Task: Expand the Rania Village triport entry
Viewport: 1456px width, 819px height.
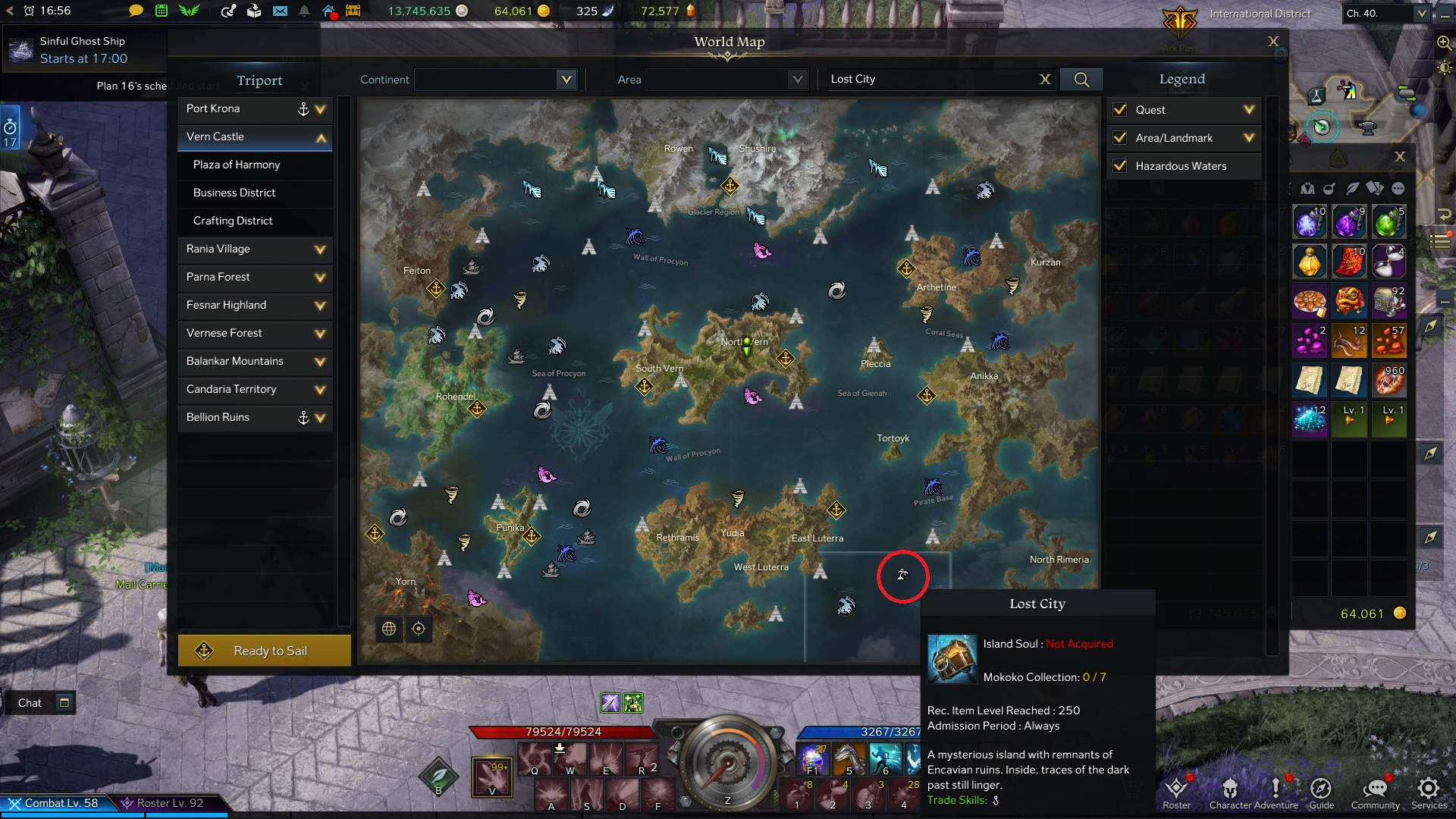Action: click(320, 249)
